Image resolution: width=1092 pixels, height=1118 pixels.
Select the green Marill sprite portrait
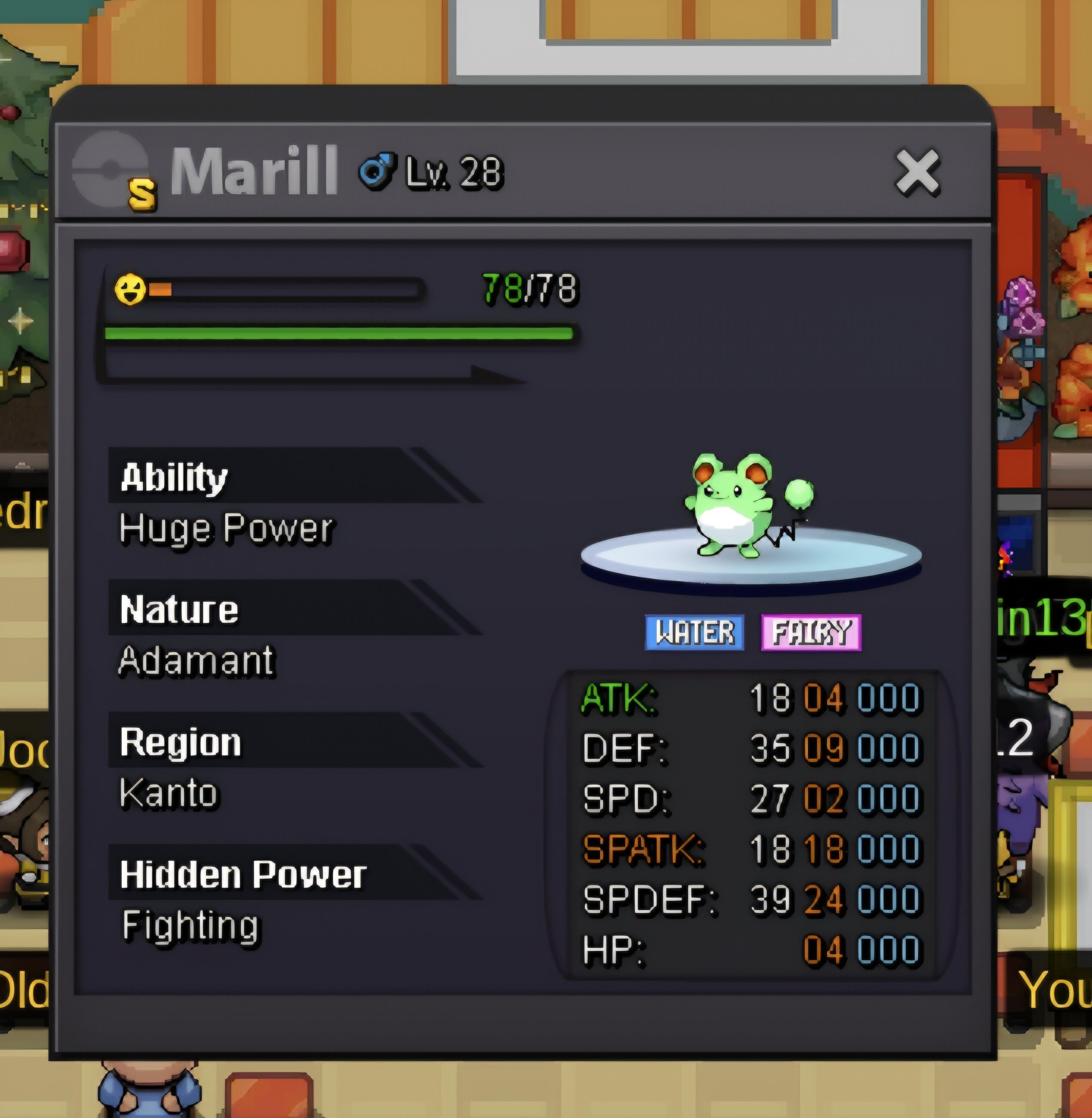click(x=745, y=505)
